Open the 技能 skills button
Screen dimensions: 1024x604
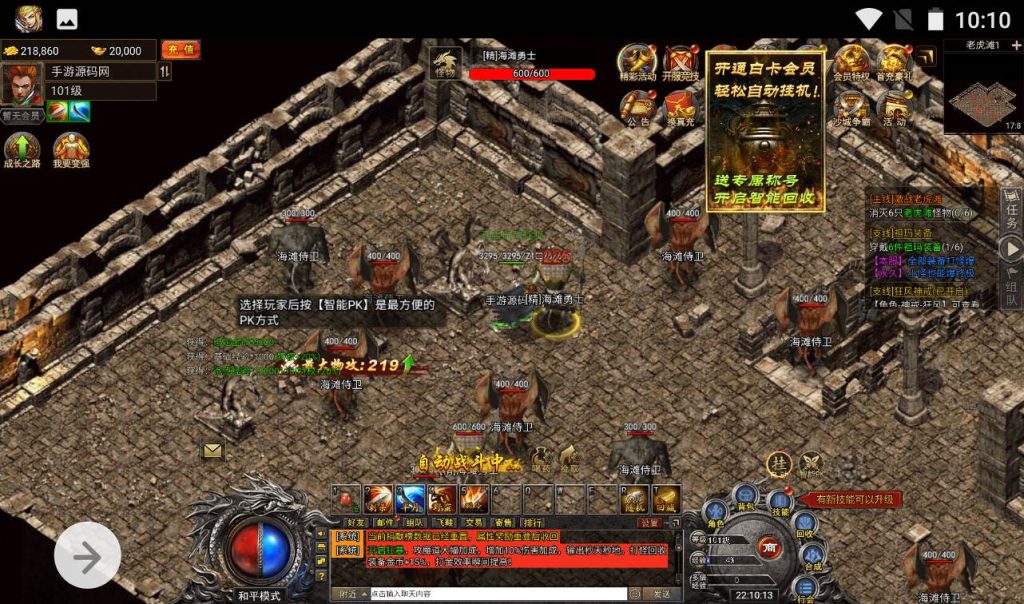(x=781, y=500)
